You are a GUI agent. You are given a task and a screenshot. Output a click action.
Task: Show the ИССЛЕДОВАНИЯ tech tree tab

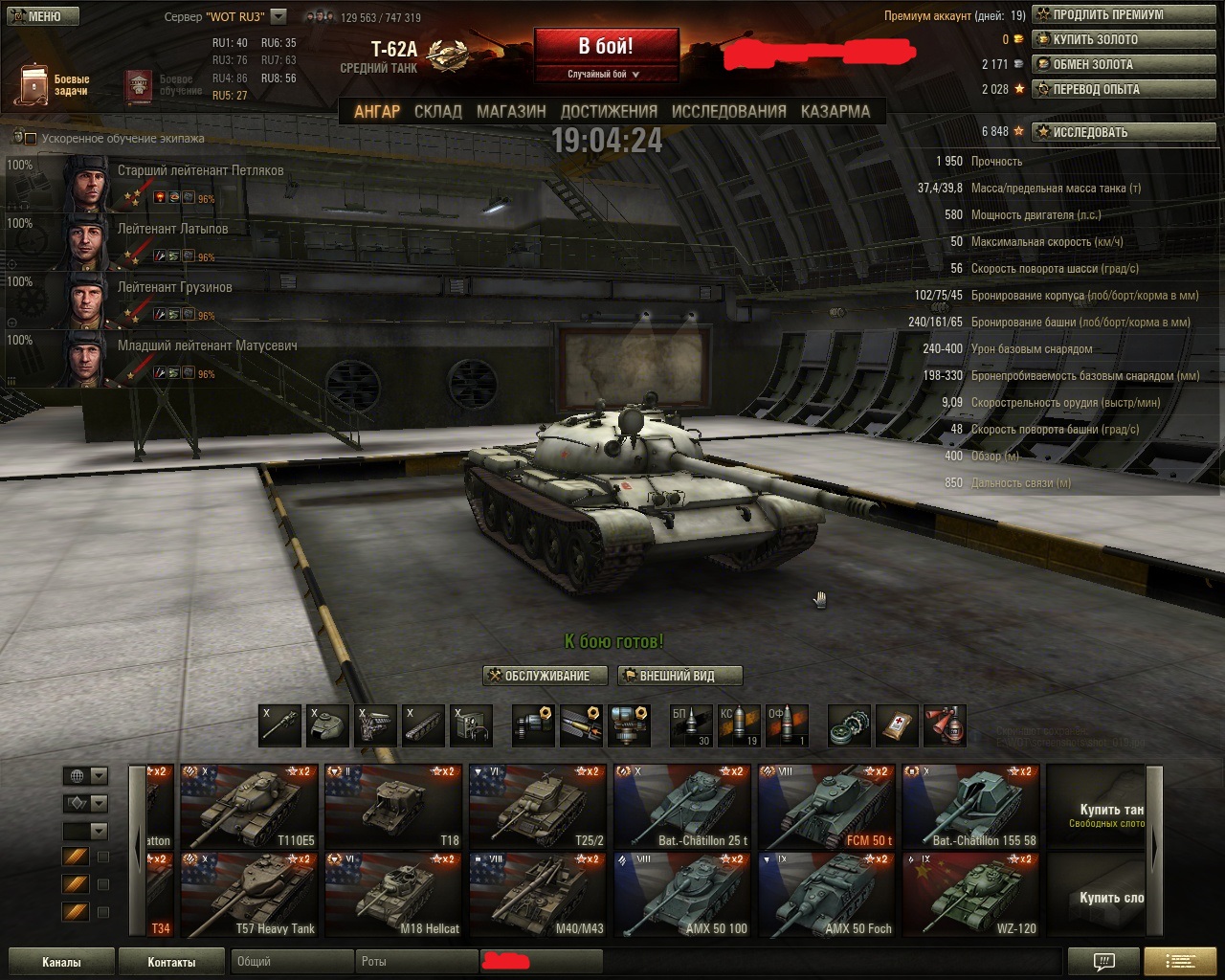(x=728, y=111)
